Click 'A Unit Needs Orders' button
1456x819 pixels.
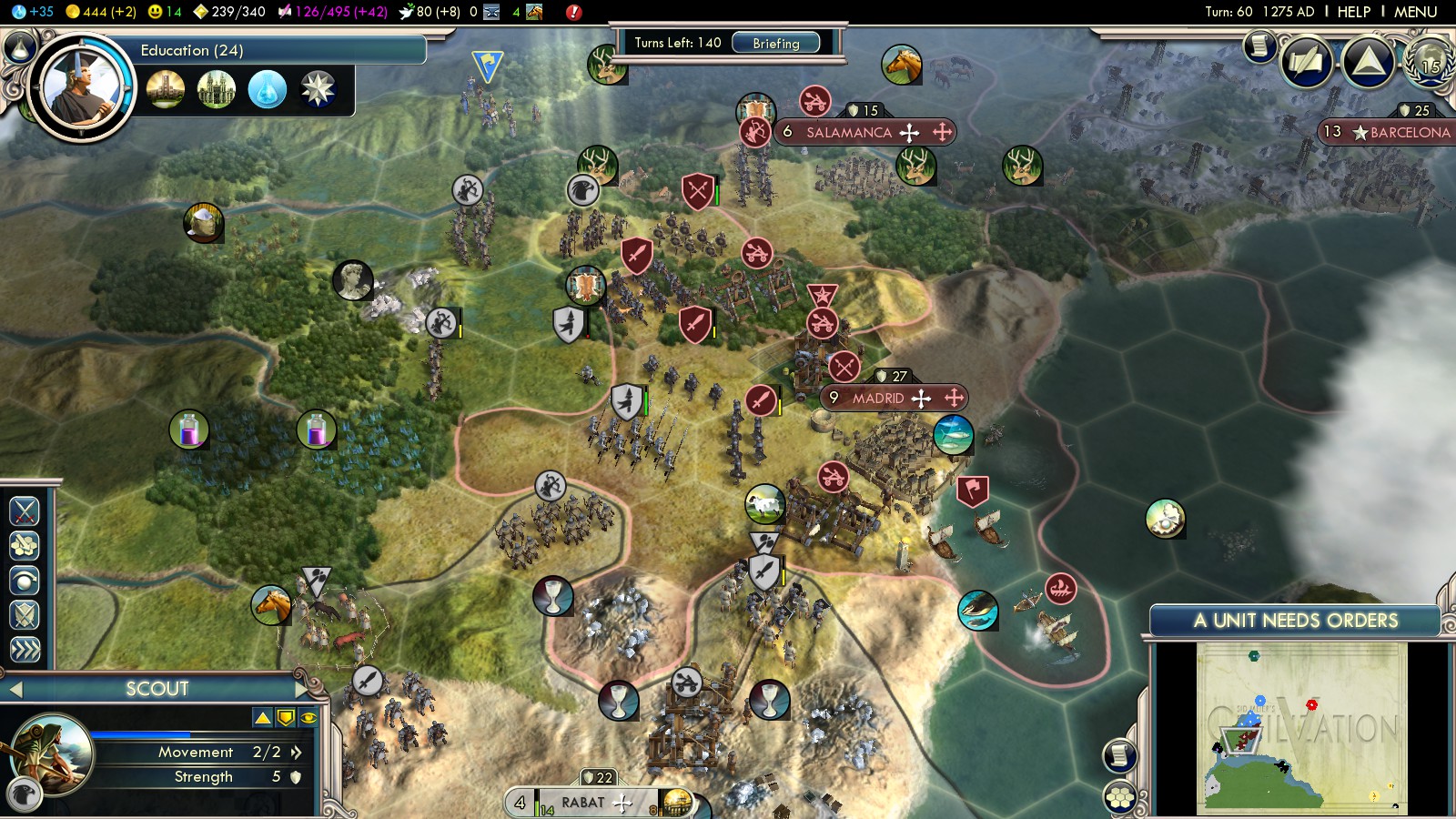[1295, 621]
